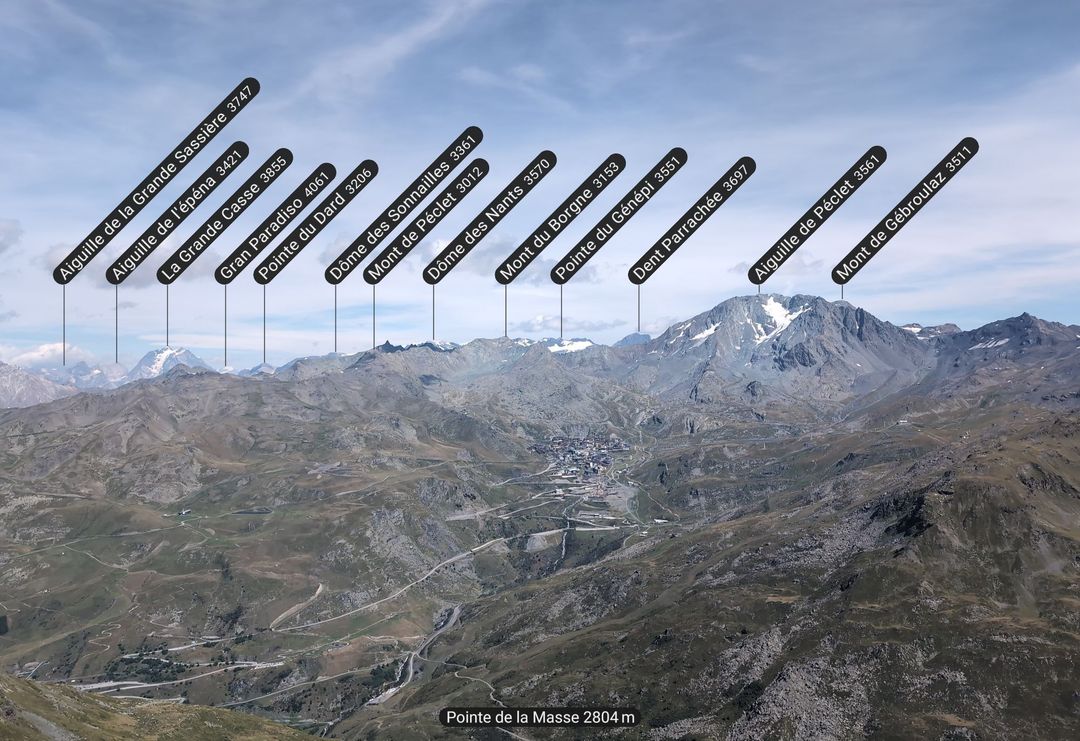Screen dimensions: 1080x741
Task: Select the Pointe du Dard label
Action: tap(315, 222)
